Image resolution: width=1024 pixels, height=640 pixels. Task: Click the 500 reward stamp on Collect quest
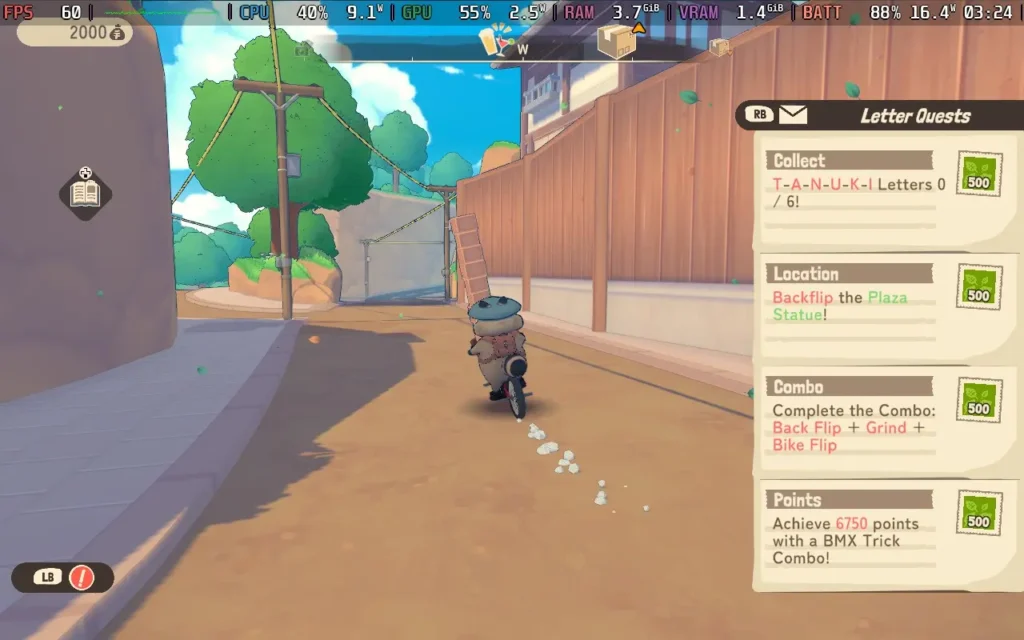pyautogui.click(x=978, y=174)
